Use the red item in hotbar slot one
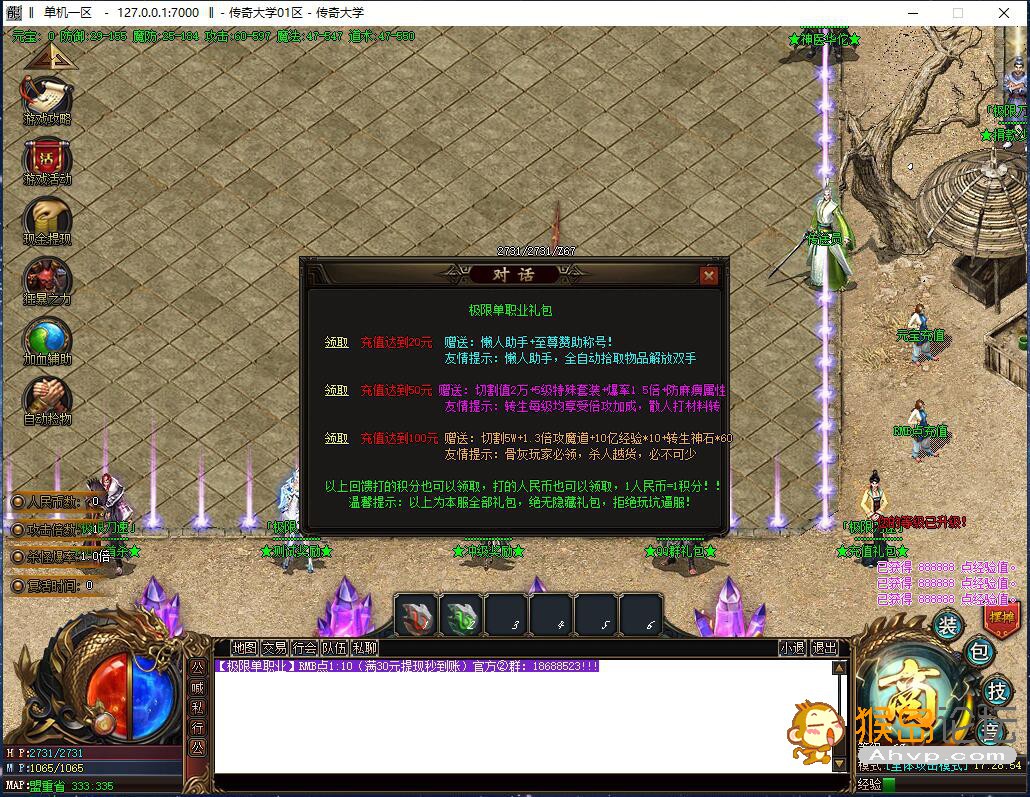 pos(416,615)
